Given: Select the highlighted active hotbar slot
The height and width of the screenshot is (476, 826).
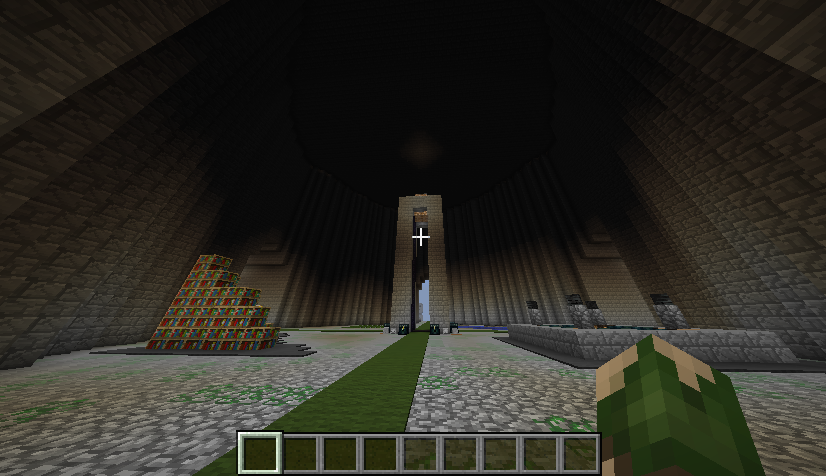Looking at the screenshot, I should (260, 453).
